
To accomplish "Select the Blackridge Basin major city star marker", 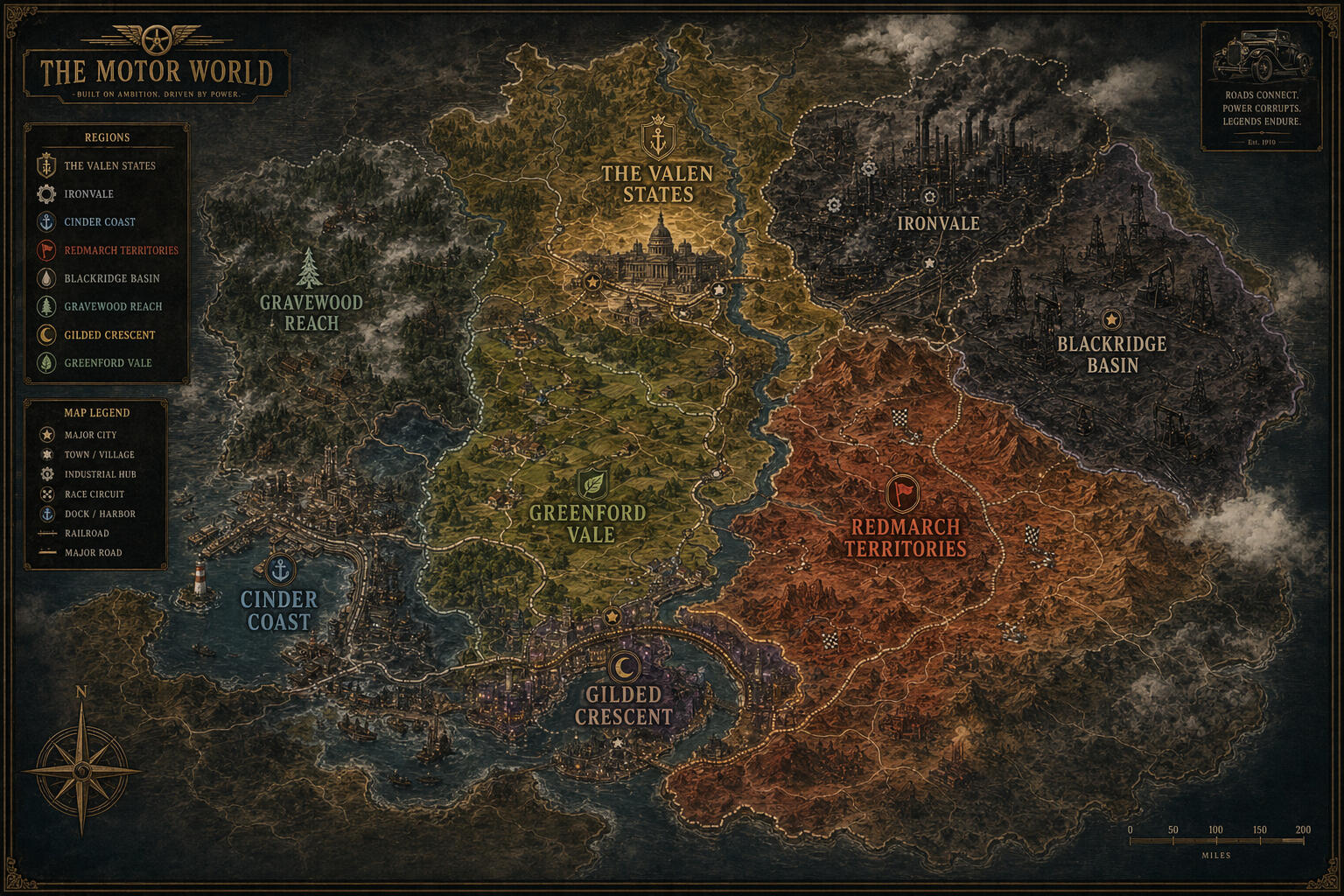I will [1111, 319].
